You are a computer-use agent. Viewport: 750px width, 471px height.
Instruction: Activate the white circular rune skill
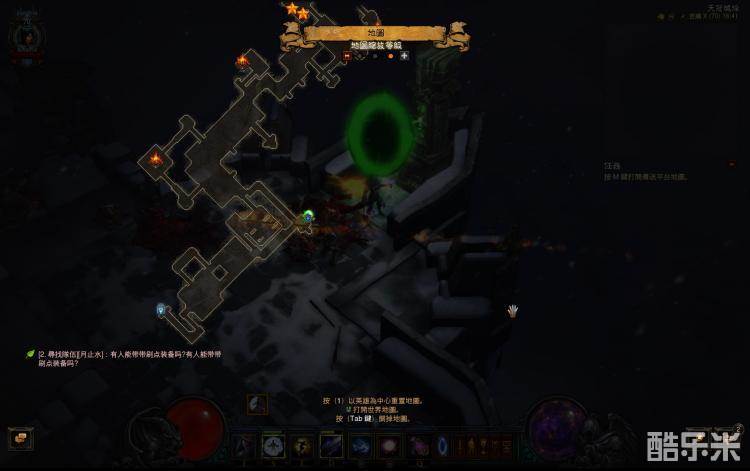(x=273, y=446)
